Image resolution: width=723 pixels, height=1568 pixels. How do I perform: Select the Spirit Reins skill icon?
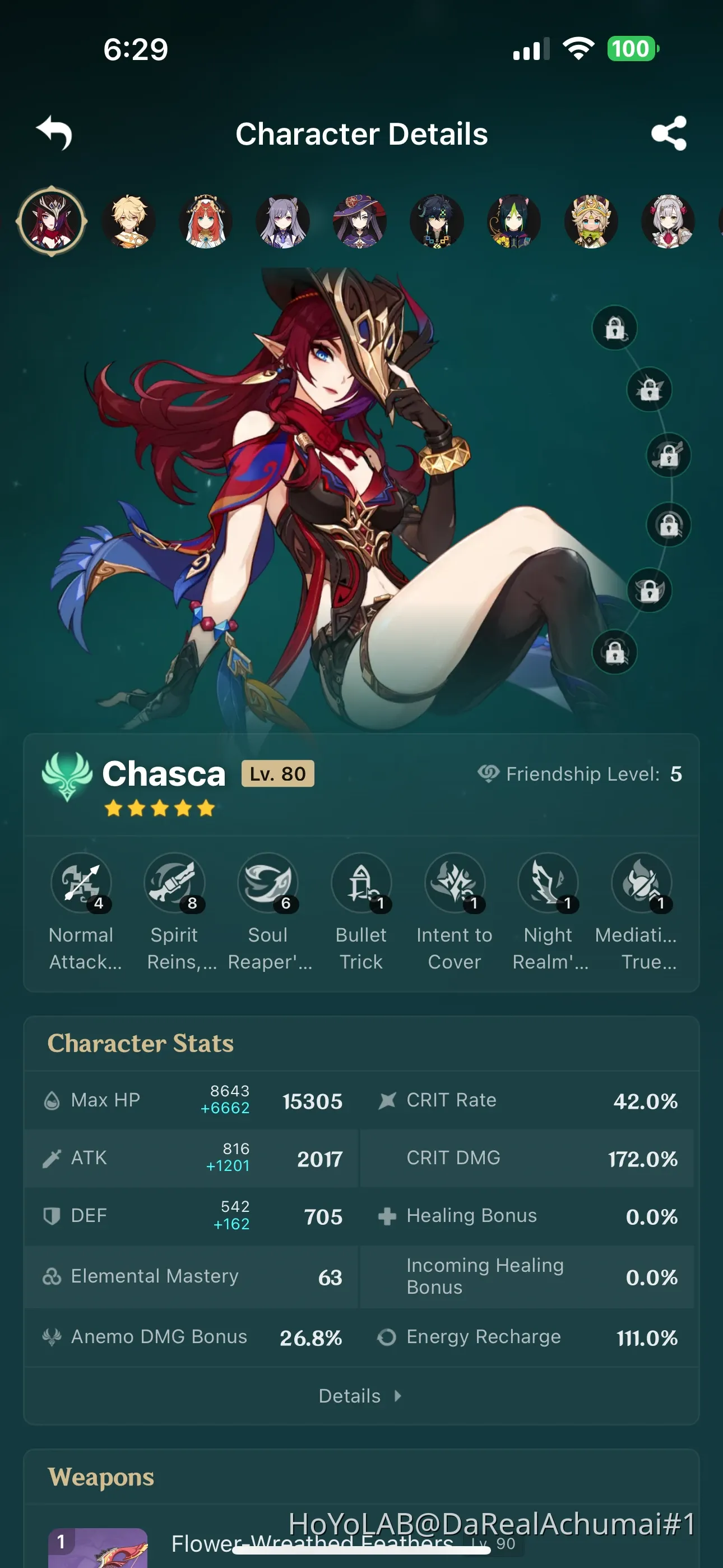coord(175,884)
